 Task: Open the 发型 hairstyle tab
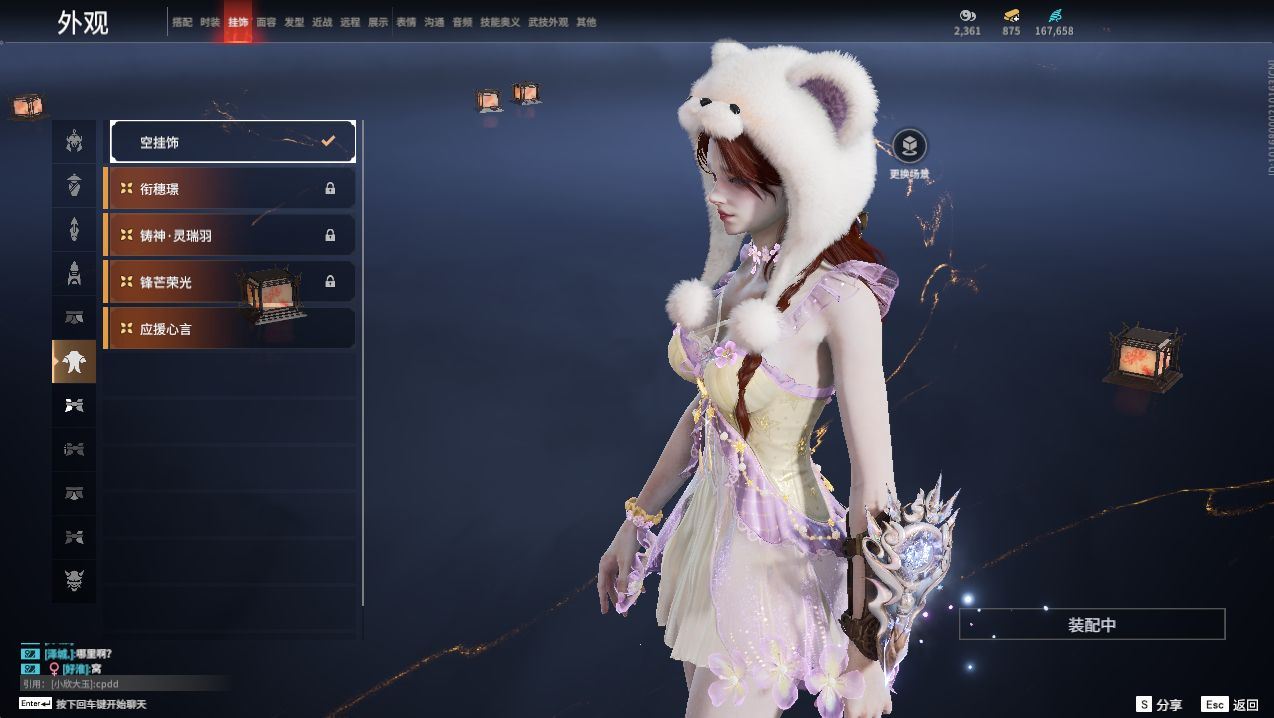pyautogui.click(x=294, y=22)
